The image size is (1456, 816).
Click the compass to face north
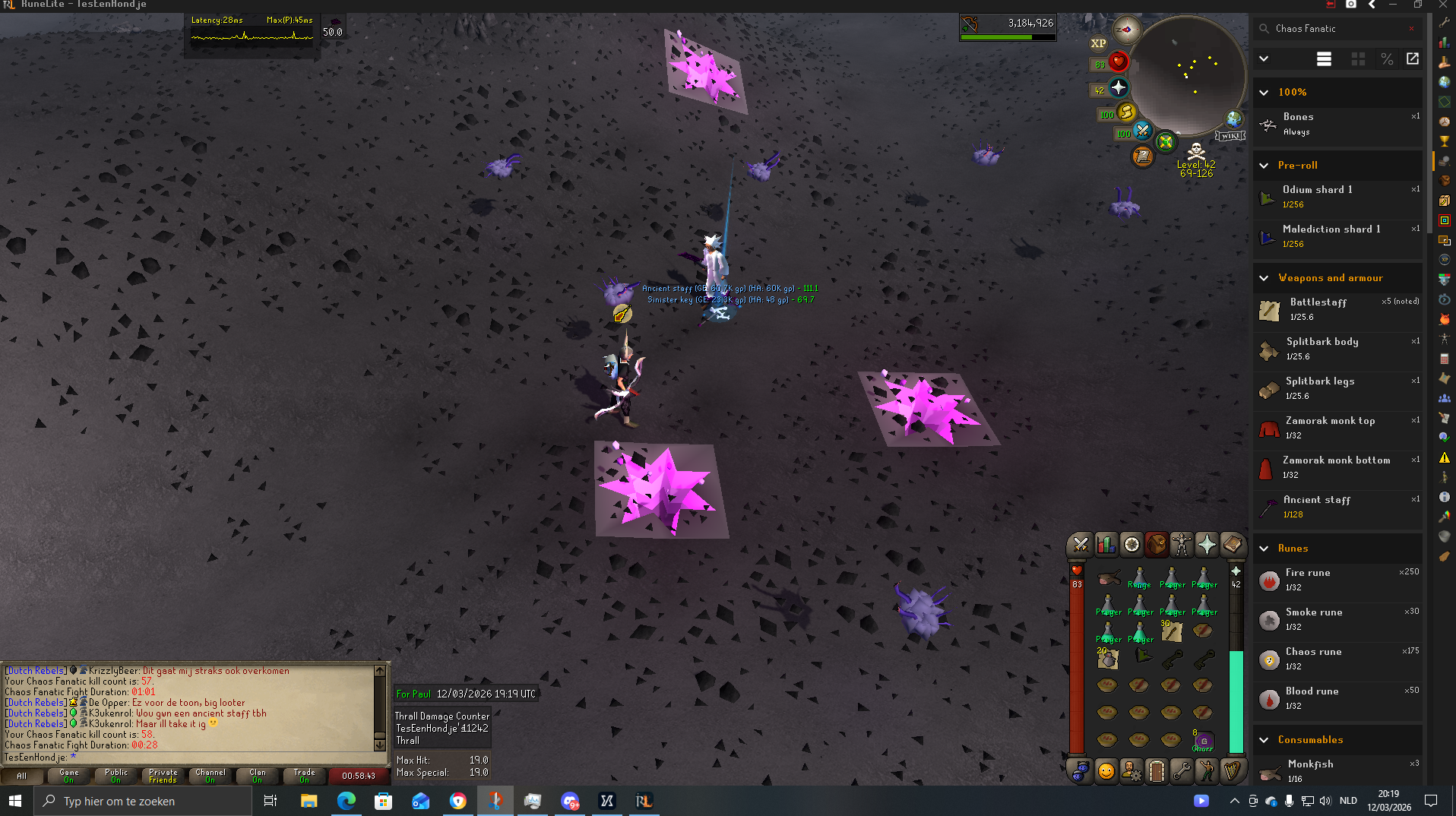(1126, 30)
